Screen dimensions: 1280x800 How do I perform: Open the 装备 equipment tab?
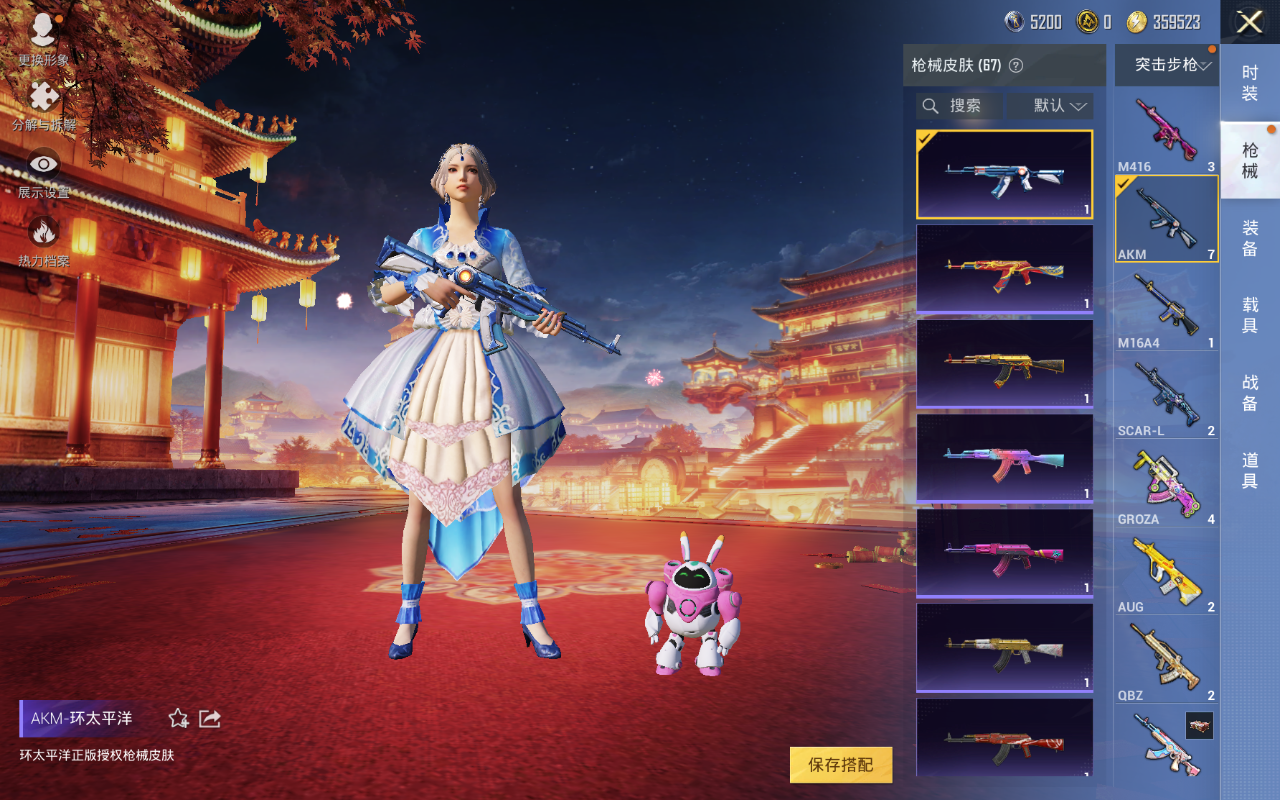pos(1250,238)
